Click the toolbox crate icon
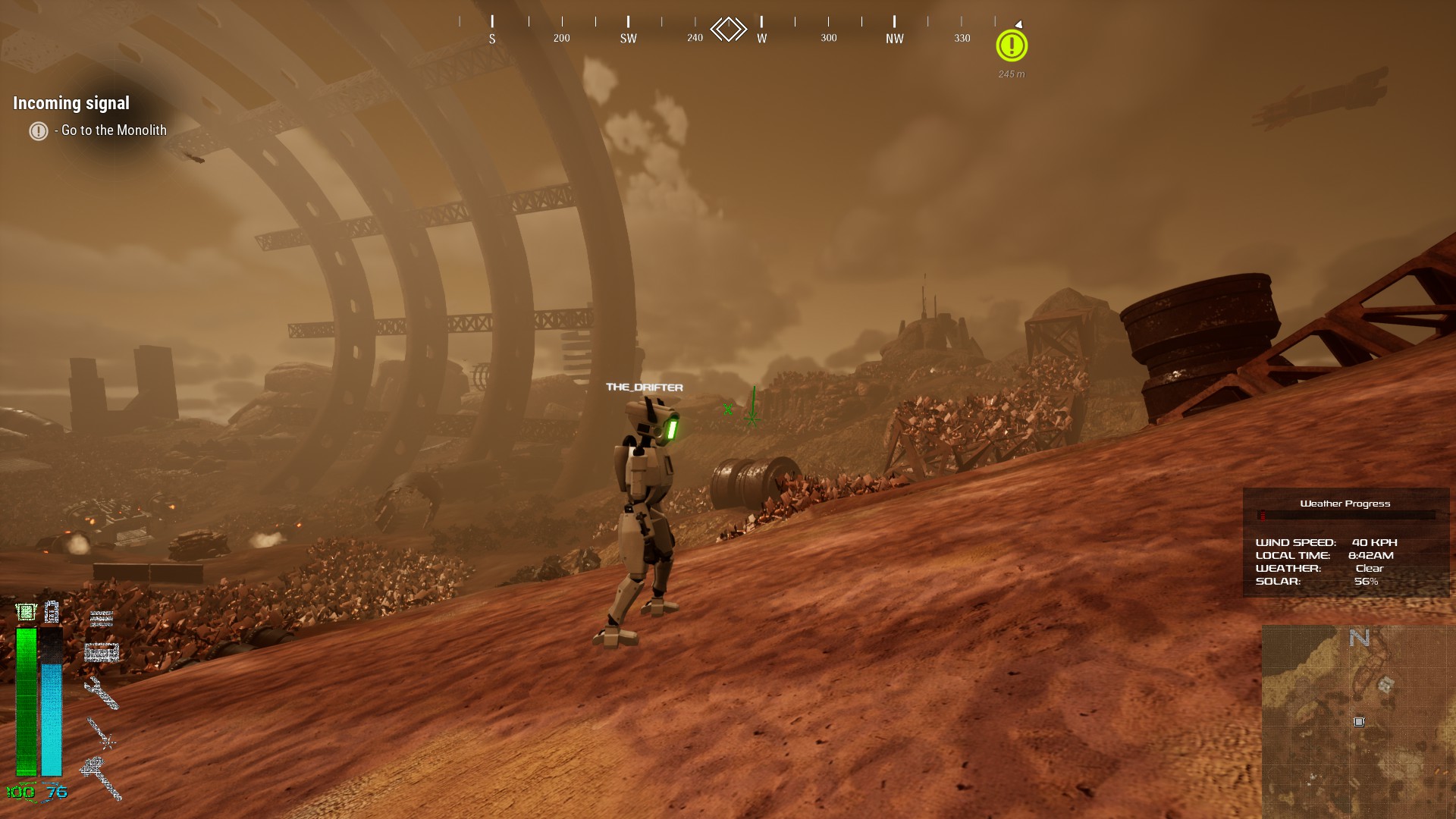 [x=102, y=652]
